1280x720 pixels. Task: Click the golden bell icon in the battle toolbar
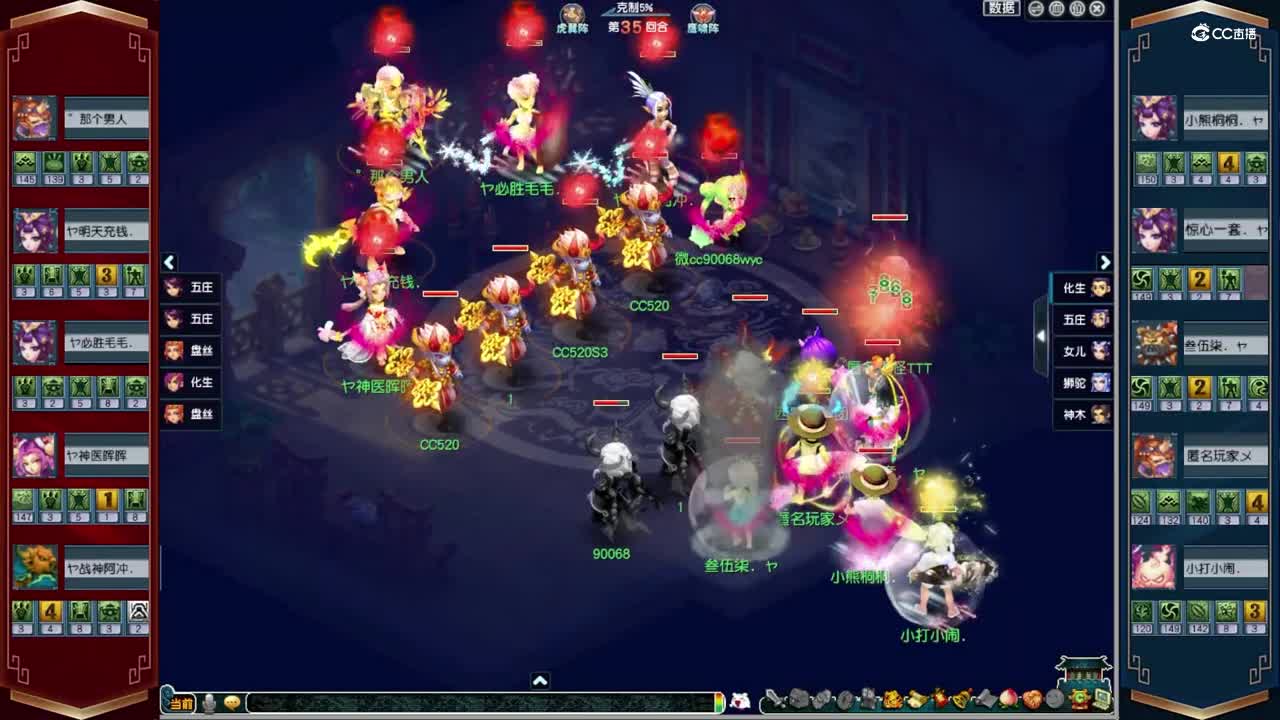[960, 701]
